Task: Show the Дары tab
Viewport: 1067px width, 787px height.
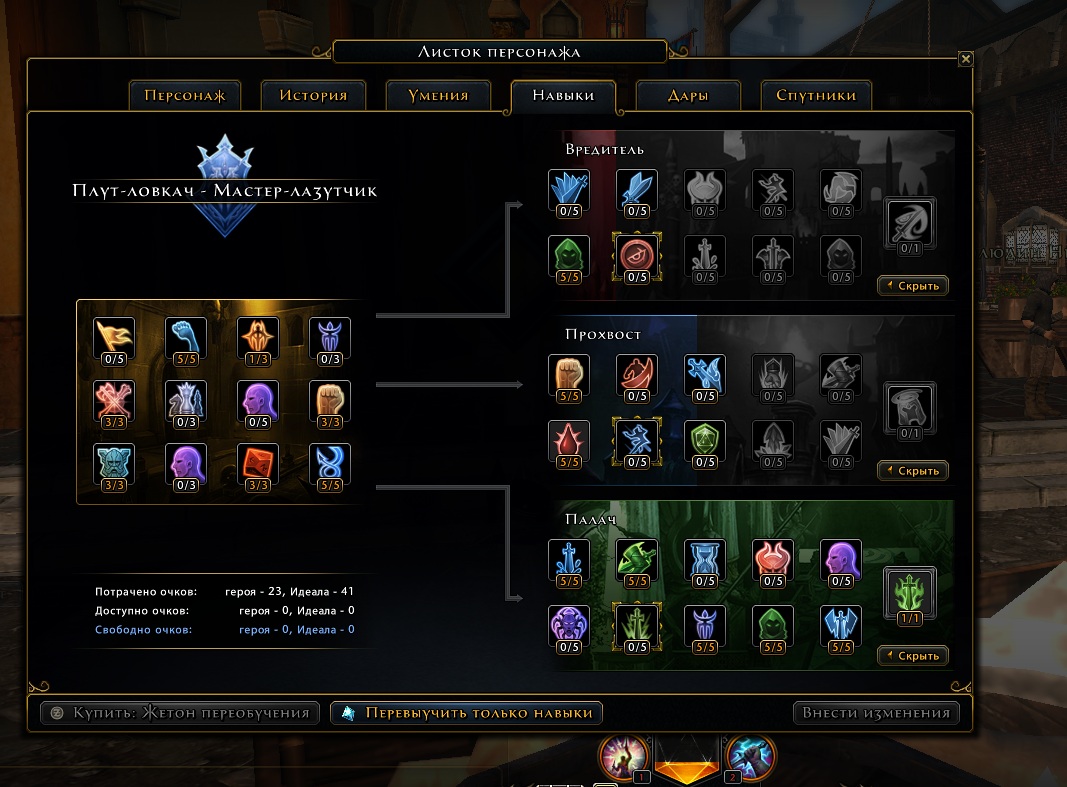Action: coord(687,96)
